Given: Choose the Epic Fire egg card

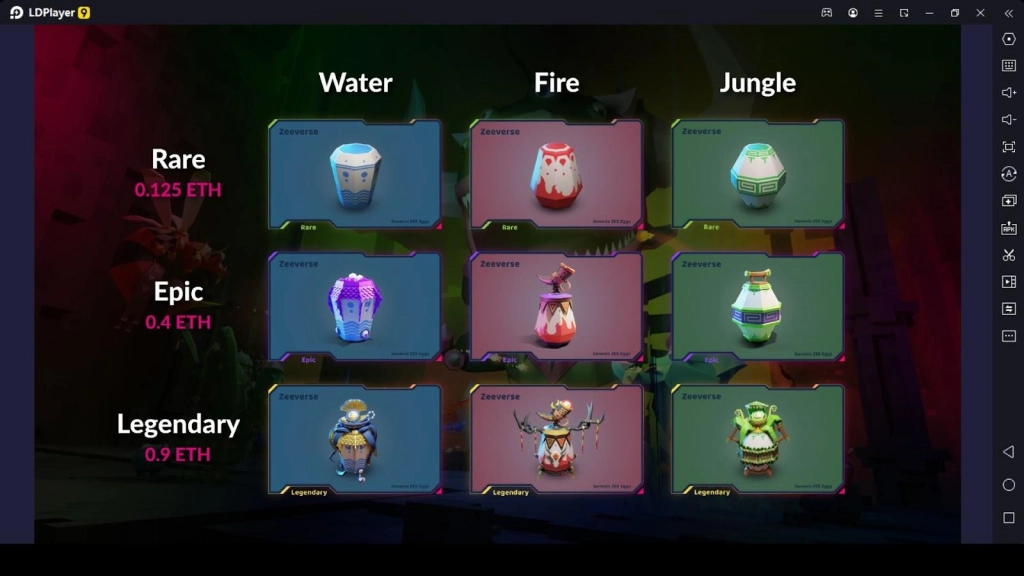Looking at the screenshot, I should click(557, 307).
